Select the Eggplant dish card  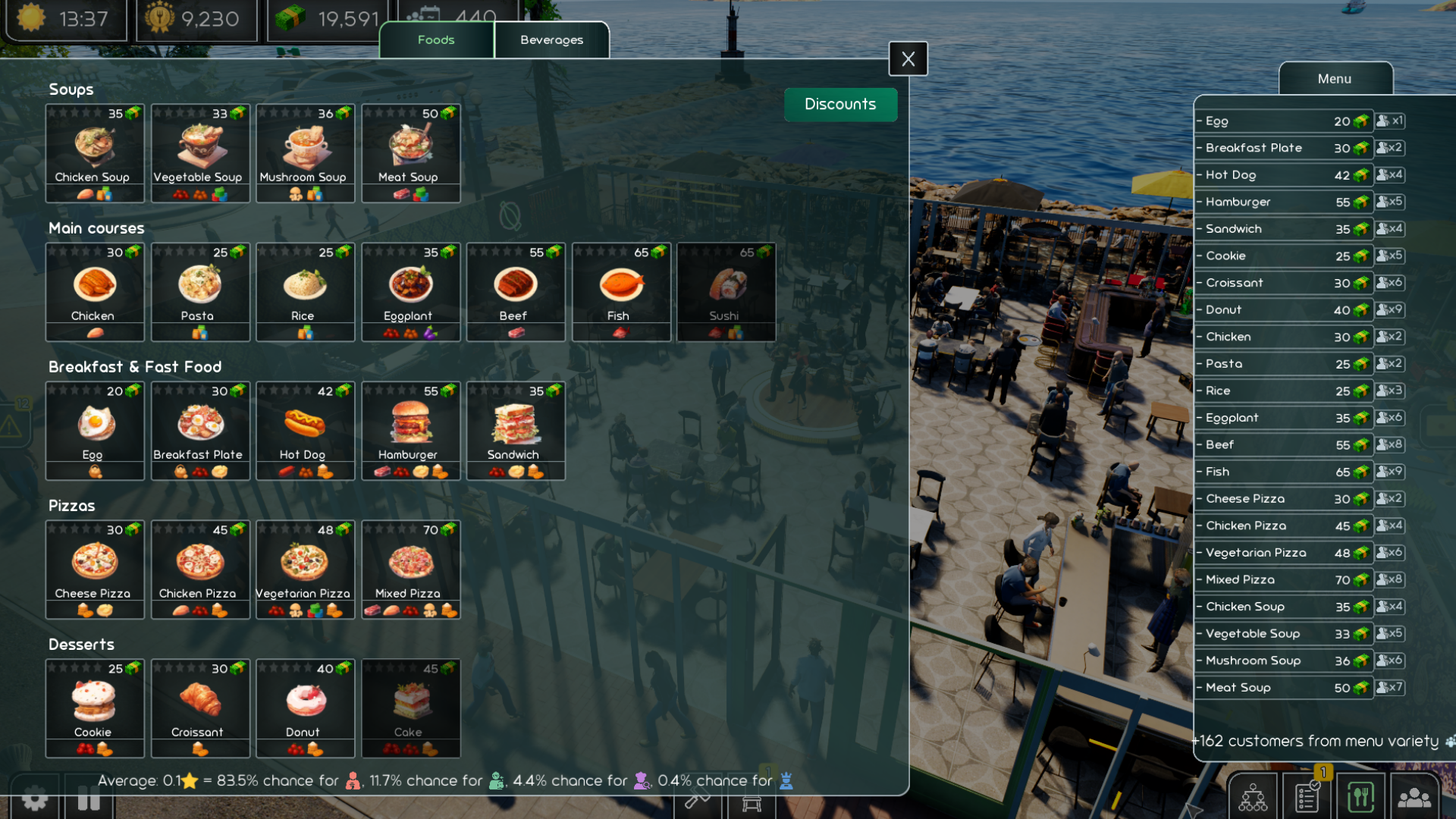click(410, 292)
